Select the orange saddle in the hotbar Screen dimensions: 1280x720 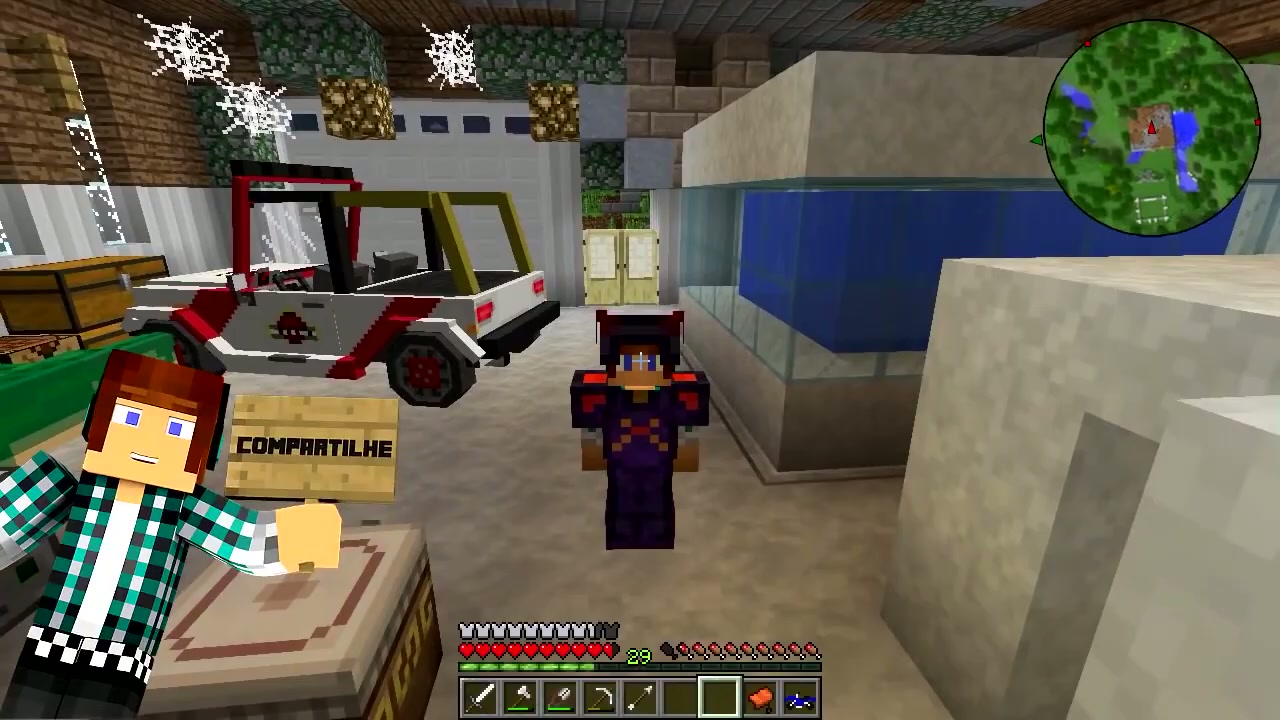[760, 697]
